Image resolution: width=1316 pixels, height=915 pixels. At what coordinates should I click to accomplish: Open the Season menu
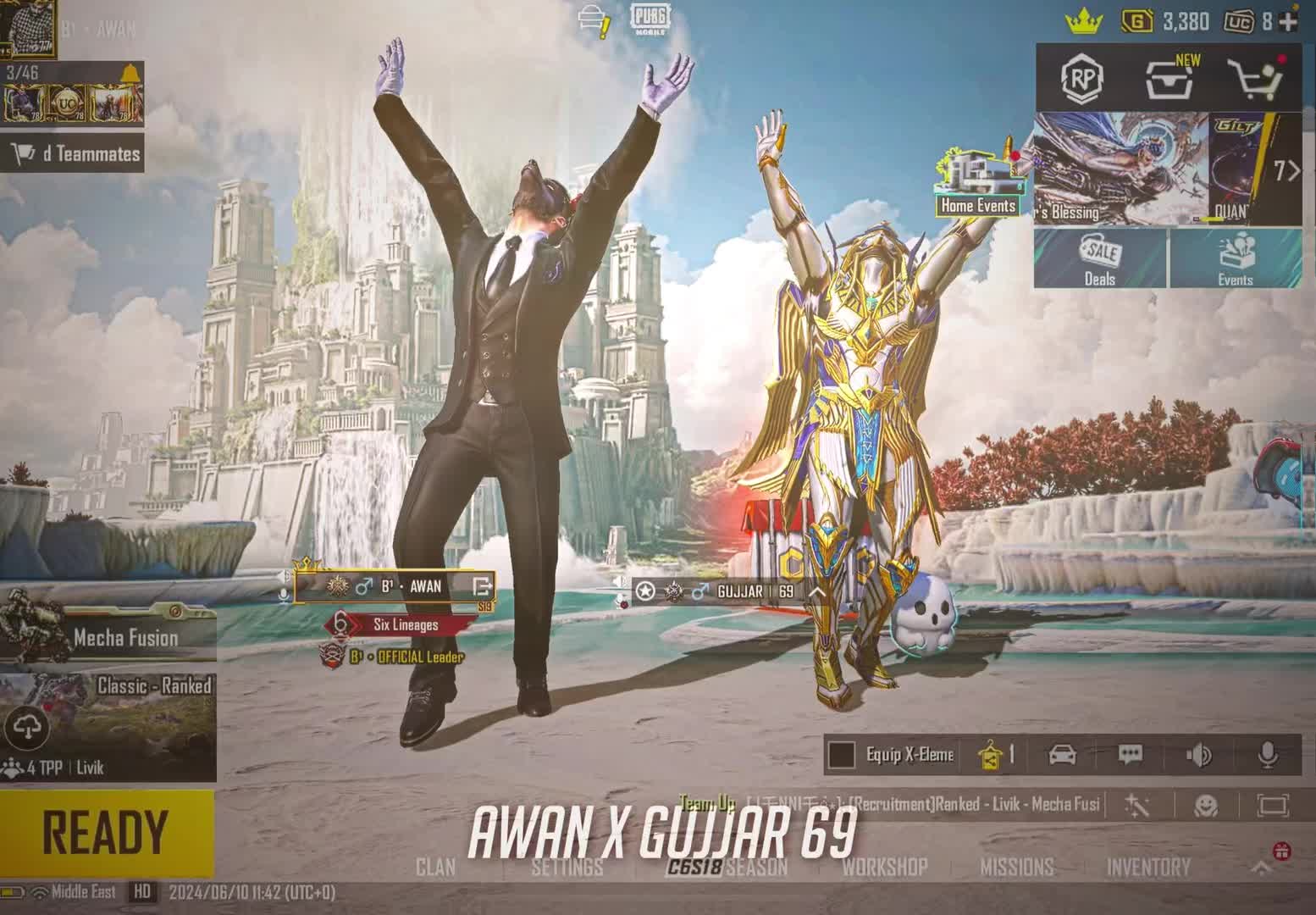756,867
